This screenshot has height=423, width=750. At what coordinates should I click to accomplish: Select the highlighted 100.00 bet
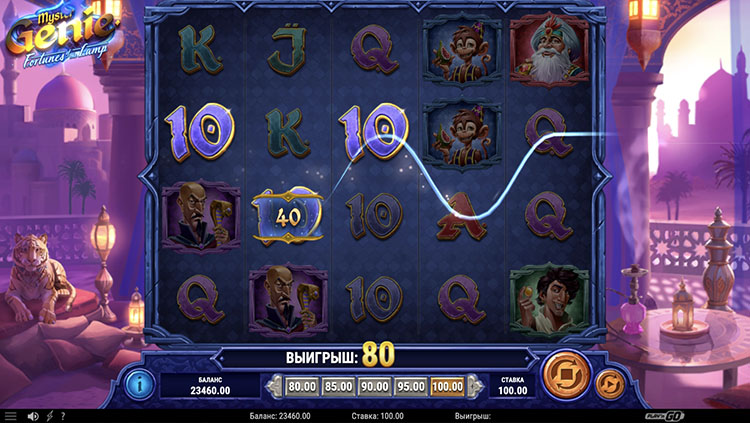point(448,385)
